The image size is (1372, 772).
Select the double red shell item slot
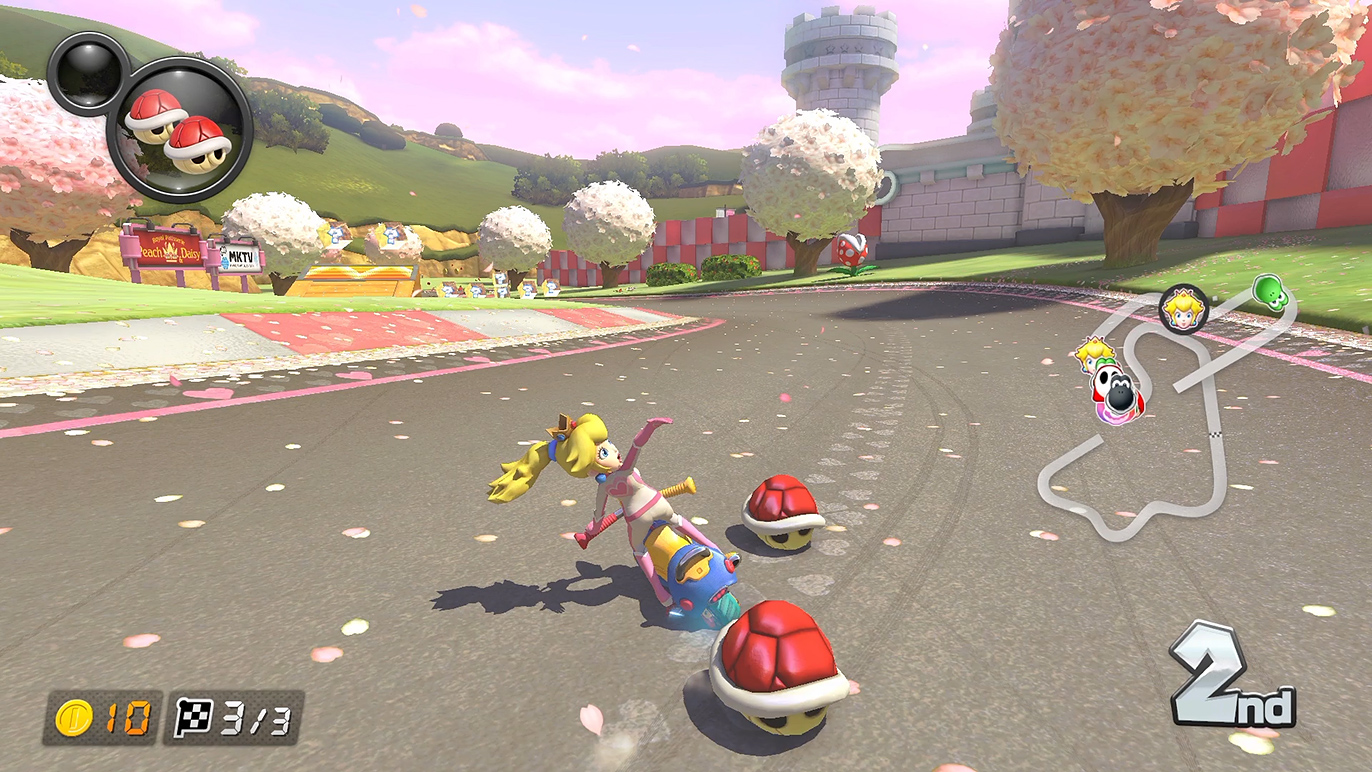point(180,130)
